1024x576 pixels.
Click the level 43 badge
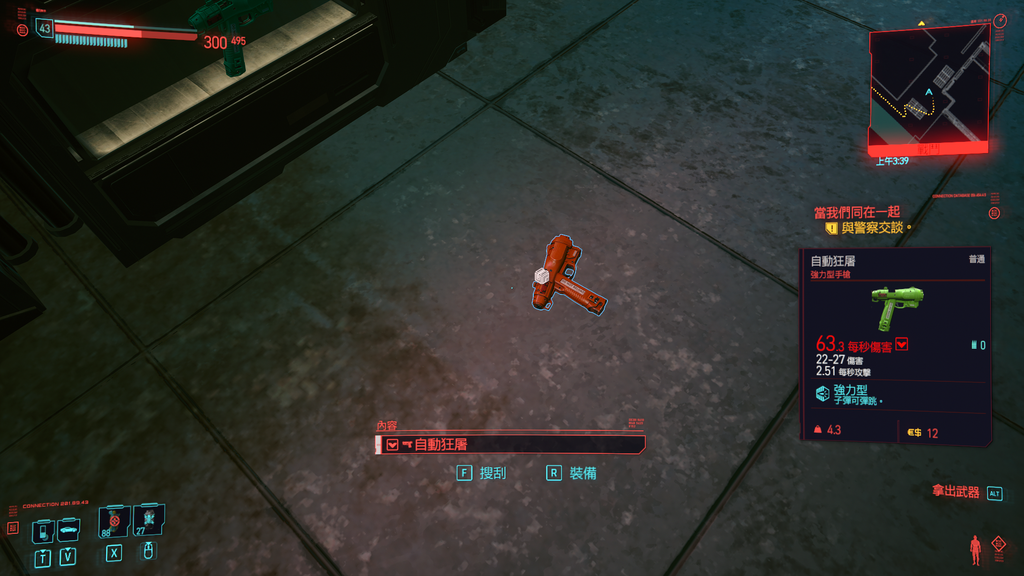coord(44,29)
